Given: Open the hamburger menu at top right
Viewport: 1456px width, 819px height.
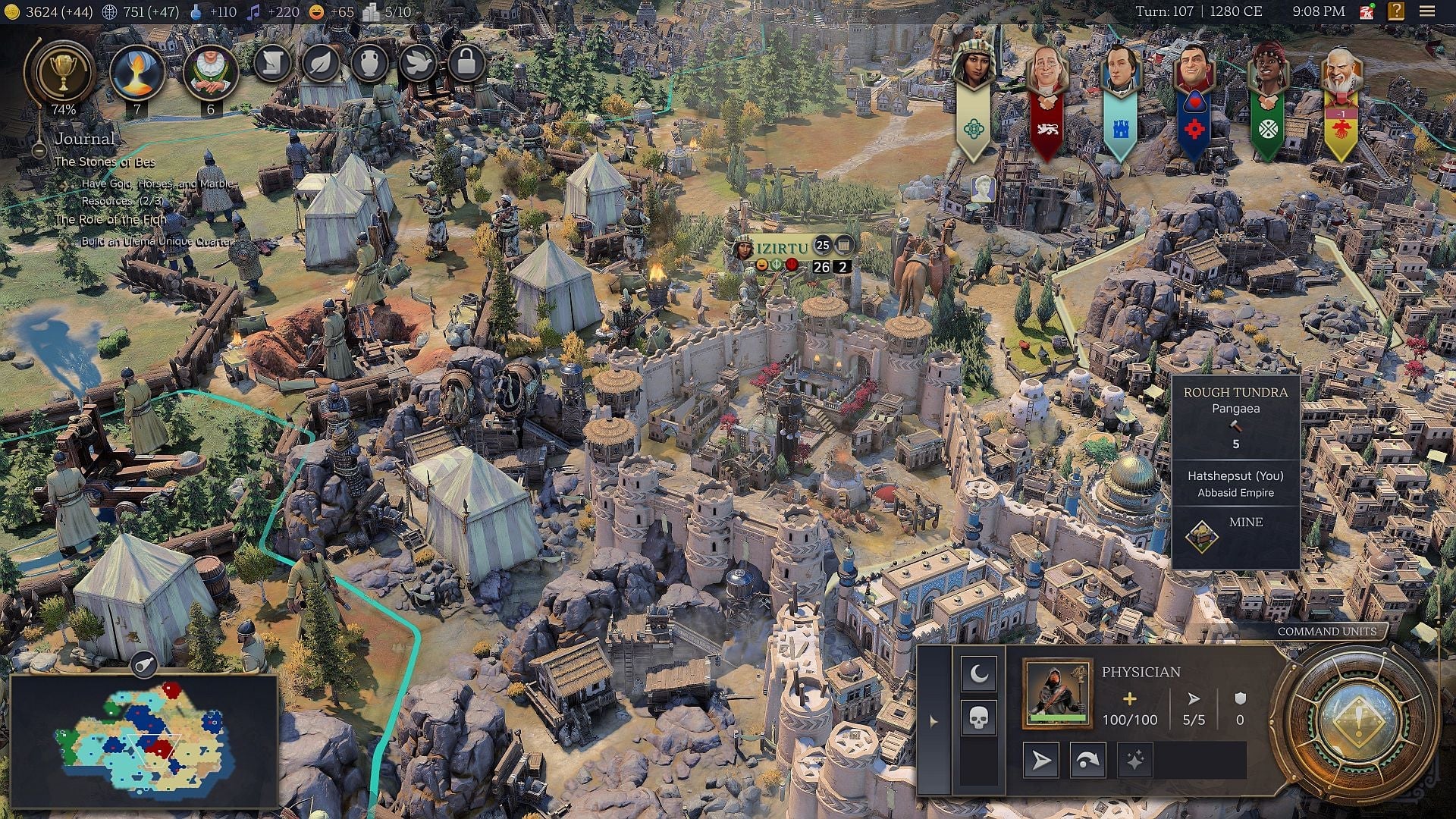Looking at the screenshot, I should point(1423,12).
